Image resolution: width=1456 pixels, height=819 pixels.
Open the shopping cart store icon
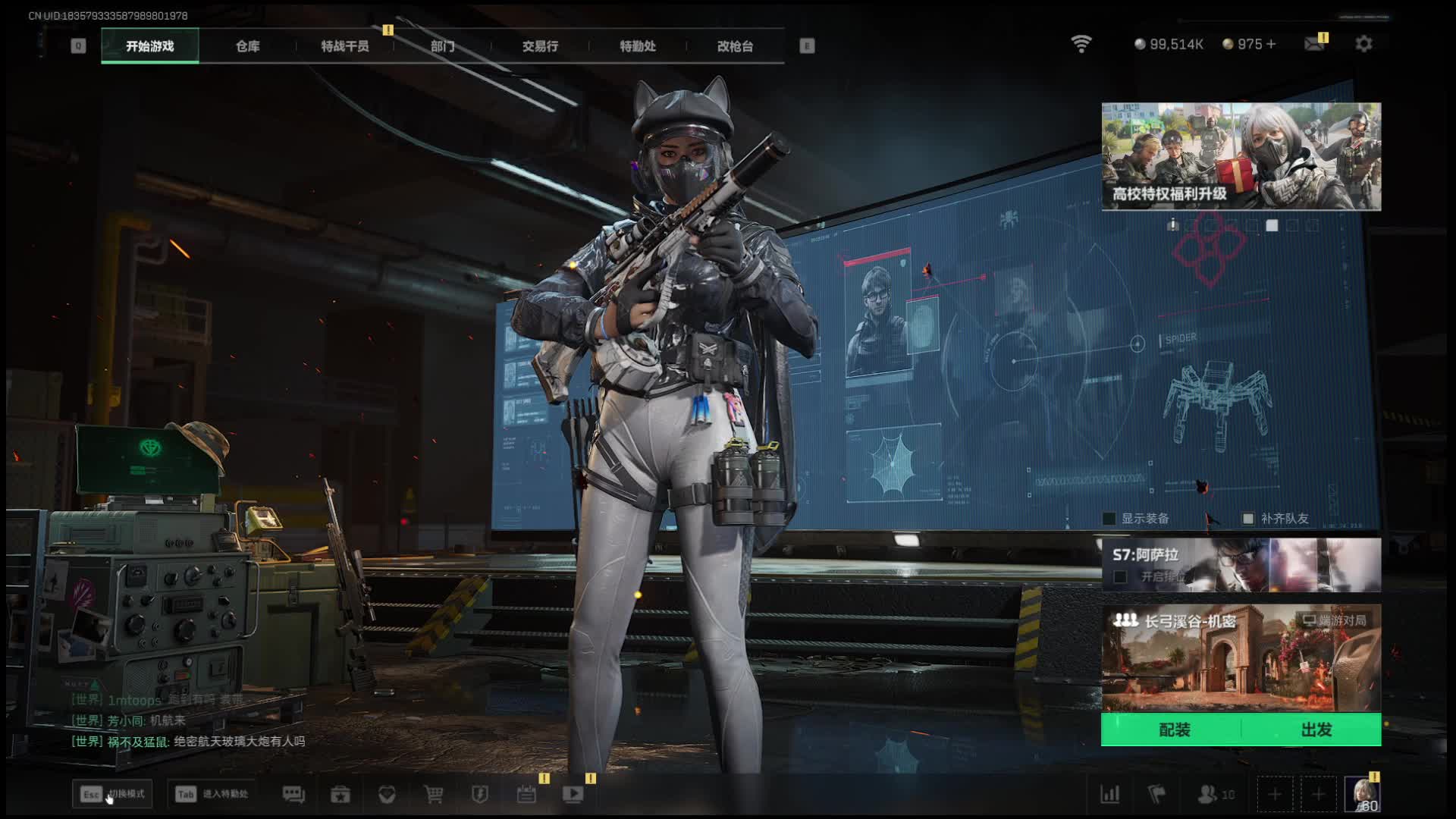pos(434,794)
